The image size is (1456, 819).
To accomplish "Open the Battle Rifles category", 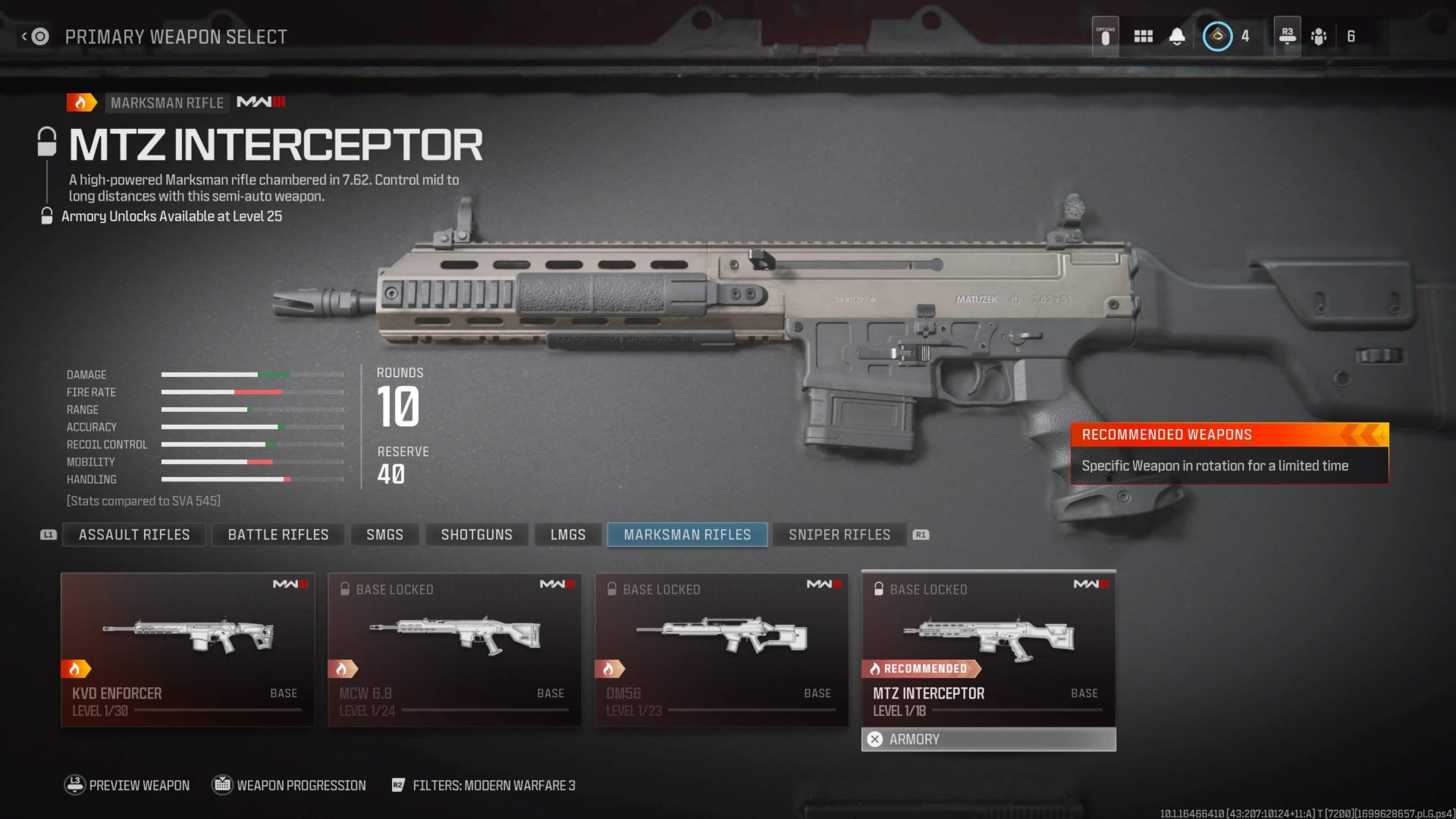I will tap(278, 535).
